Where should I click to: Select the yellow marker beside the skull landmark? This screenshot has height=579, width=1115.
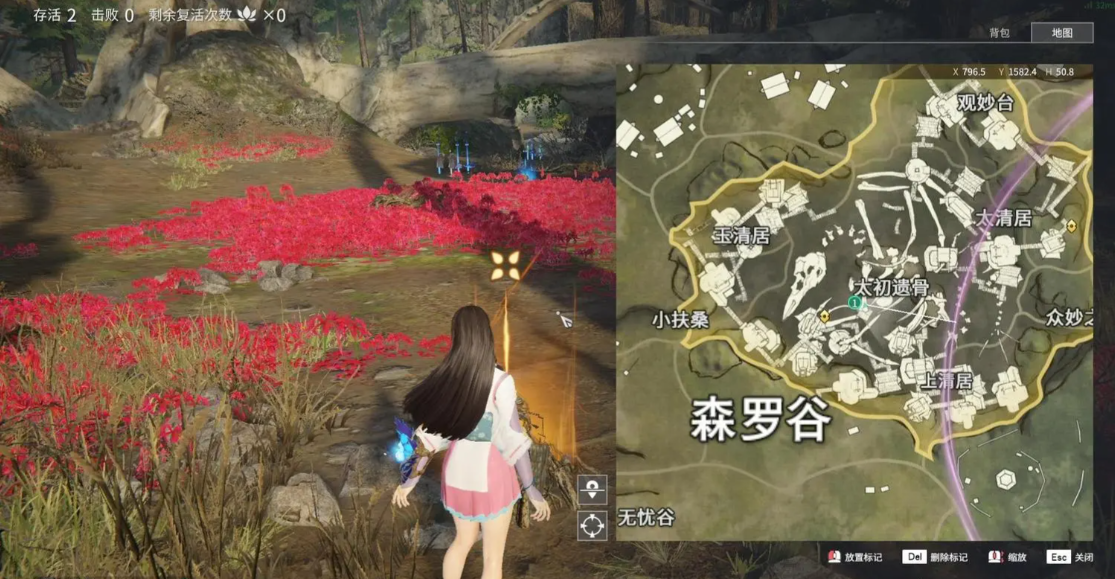pyautogui.click(x=824, y=316)
